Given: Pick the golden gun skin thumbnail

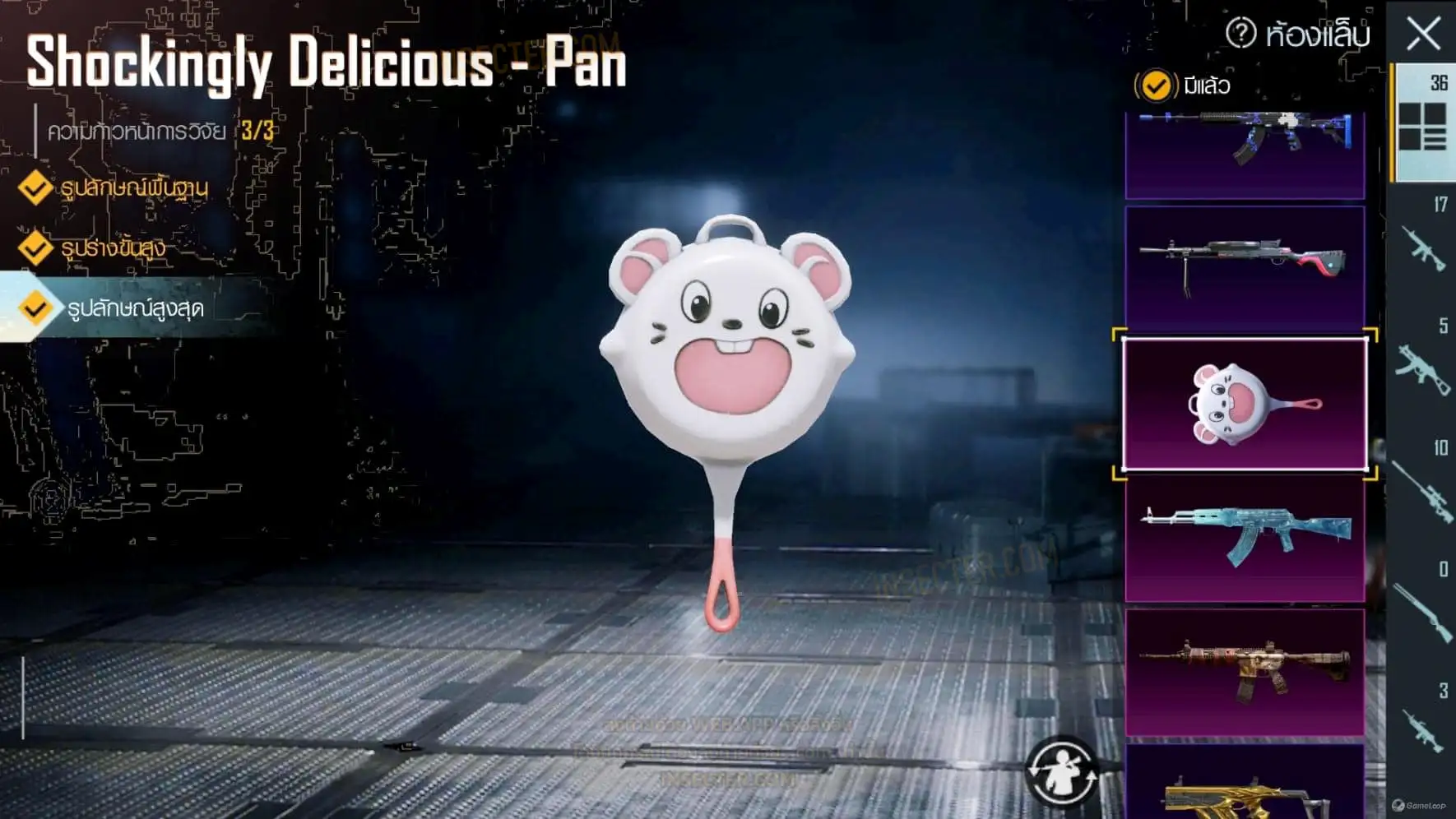Looking at the screenshot, I should pos(1245,785).
